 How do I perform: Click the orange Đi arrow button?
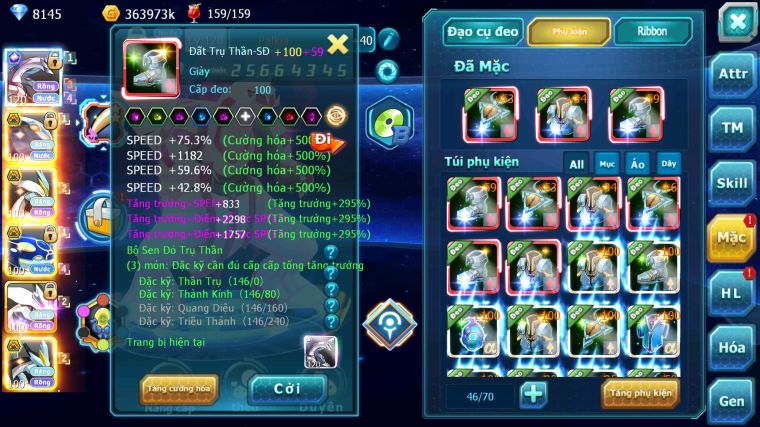point(325,141)
